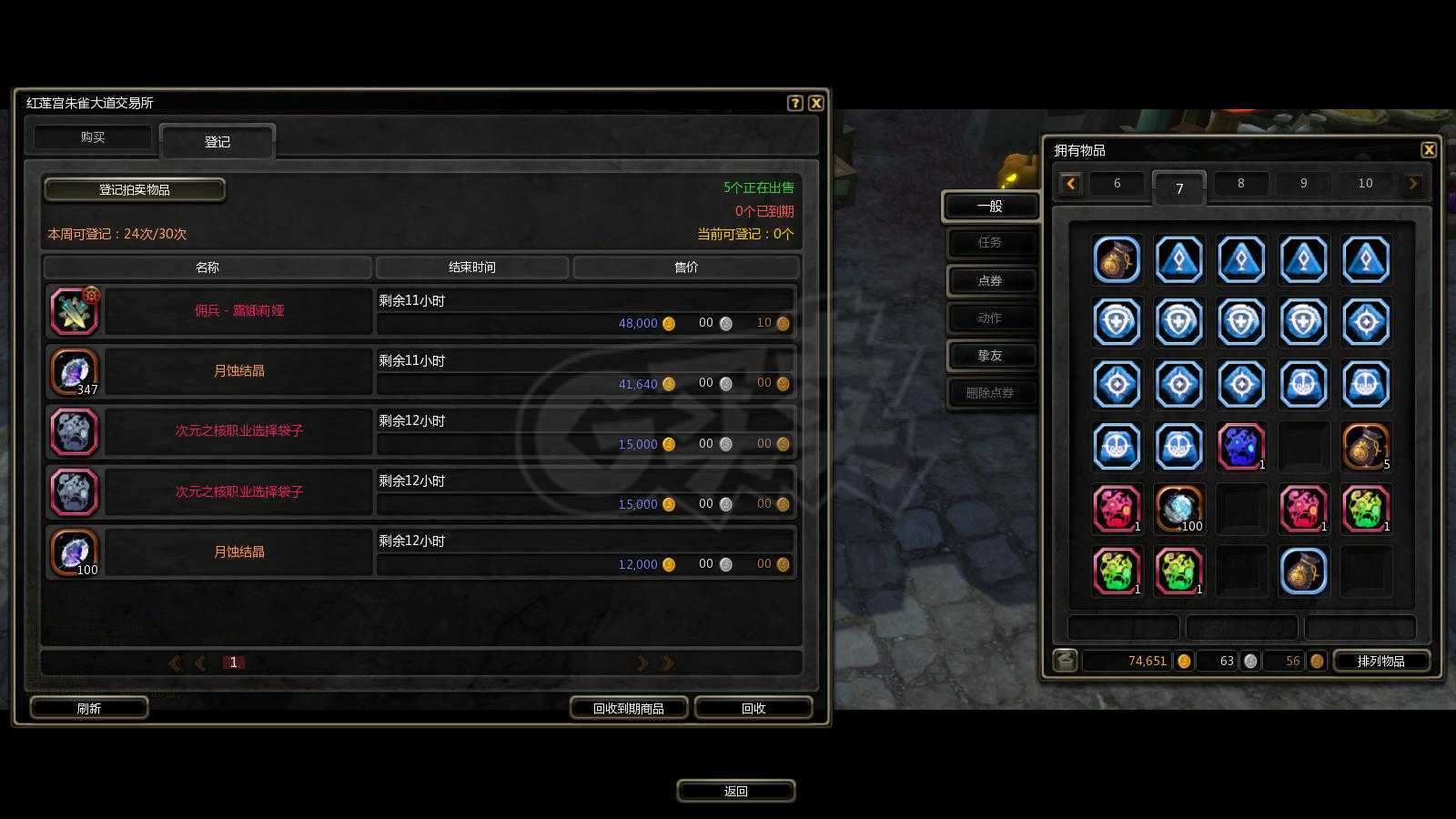
Task: Switch to the 购买 tab
Action: pyautogui.click(x=92, y=137)
